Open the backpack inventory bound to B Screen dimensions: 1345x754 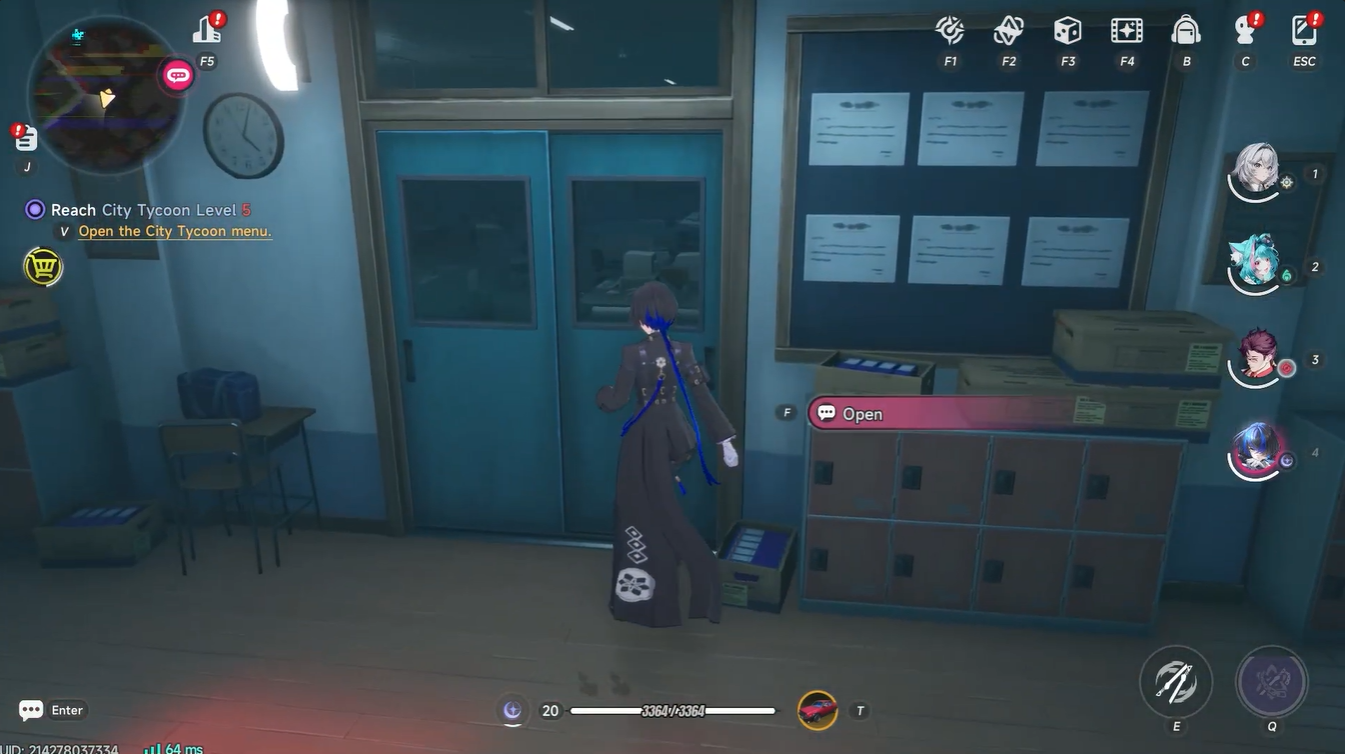[1186, 31]
